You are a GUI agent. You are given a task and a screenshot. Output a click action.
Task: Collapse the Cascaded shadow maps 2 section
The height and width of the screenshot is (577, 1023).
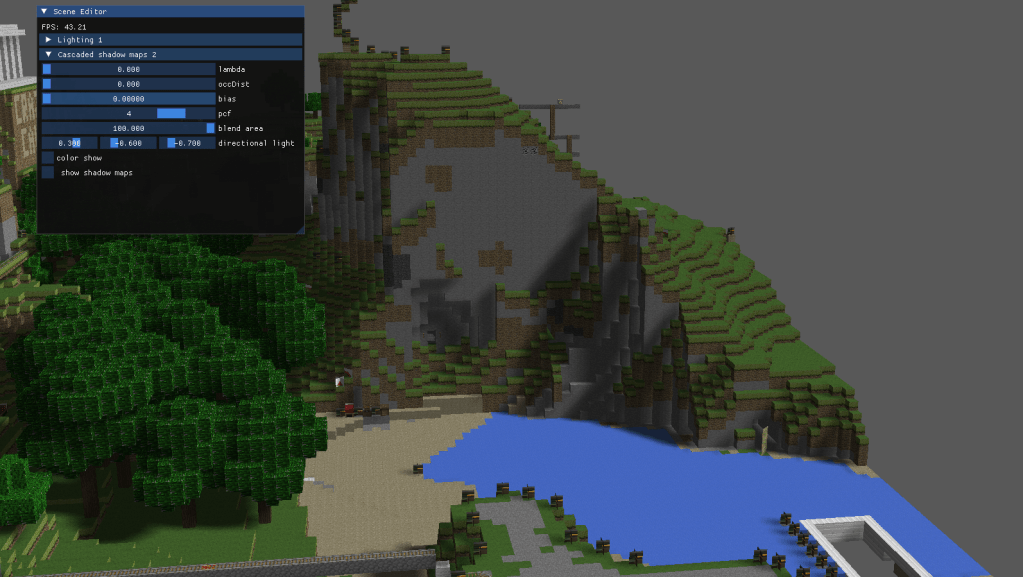[x=49, y=54]
